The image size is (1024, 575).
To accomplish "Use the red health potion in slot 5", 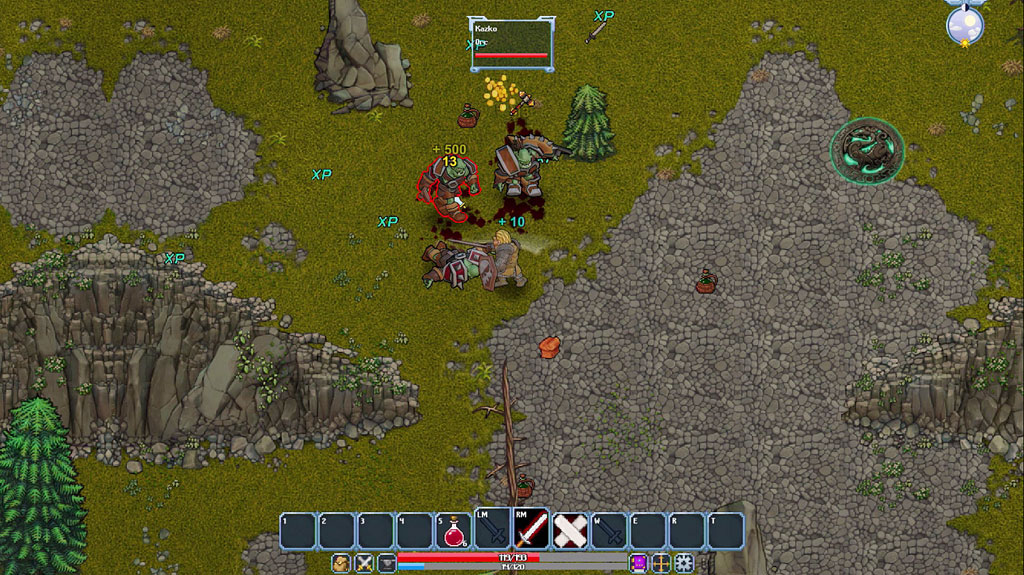I will click(x=454, y=530).
